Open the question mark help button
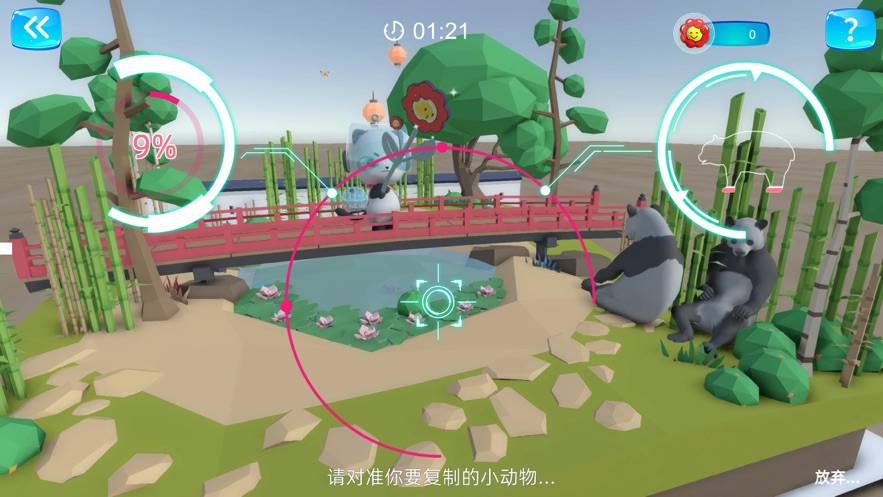883x497 pixels. pos(849,29)
